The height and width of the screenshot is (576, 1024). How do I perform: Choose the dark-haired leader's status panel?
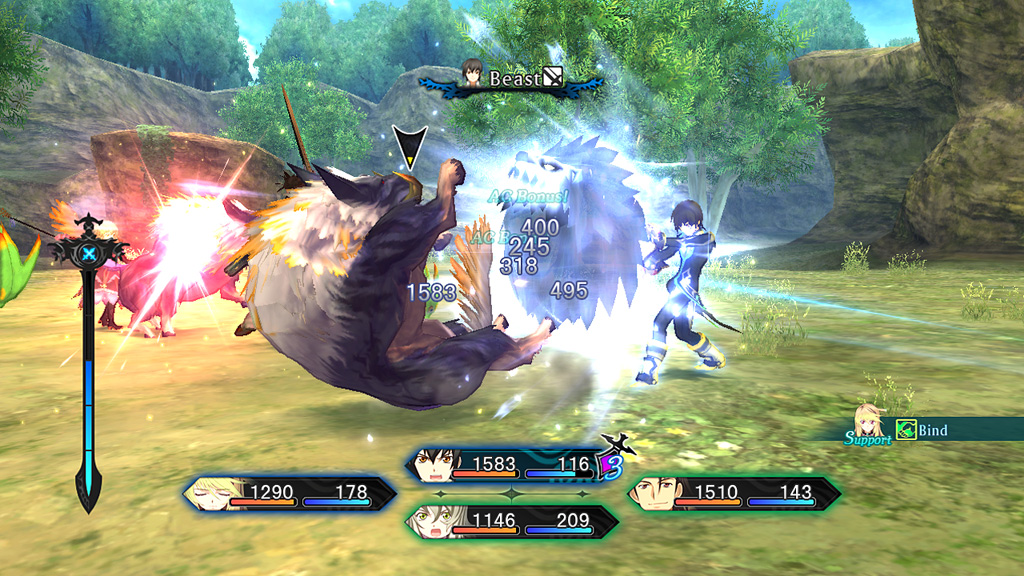click(x=510, y=465)
